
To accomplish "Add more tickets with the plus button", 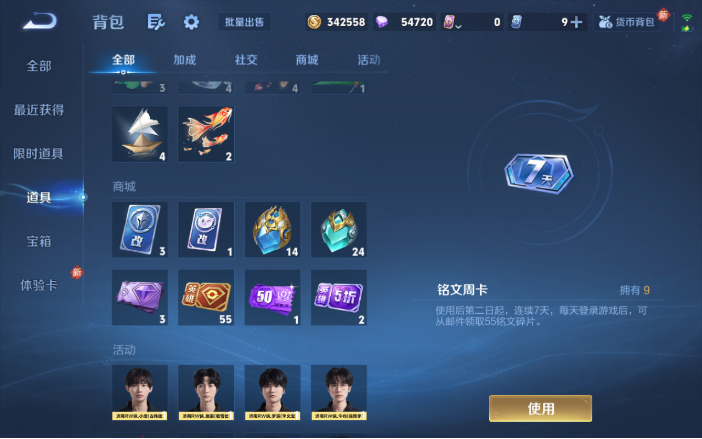I will [x=576, y=21].
